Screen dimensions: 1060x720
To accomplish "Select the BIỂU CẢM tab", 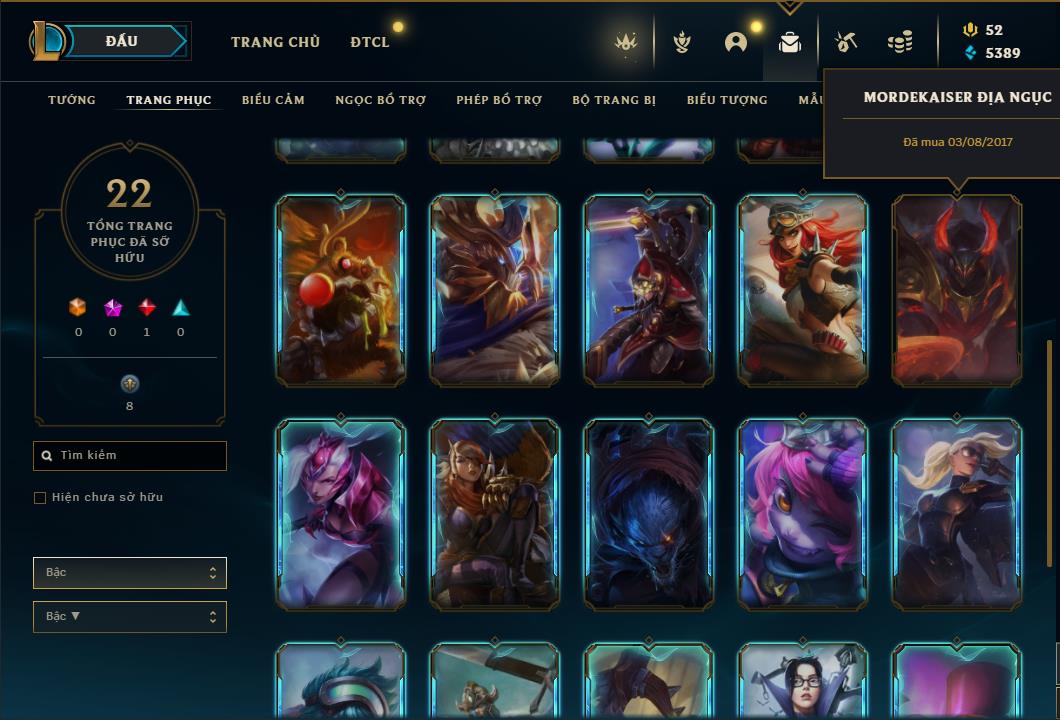I will pos(273,100).
